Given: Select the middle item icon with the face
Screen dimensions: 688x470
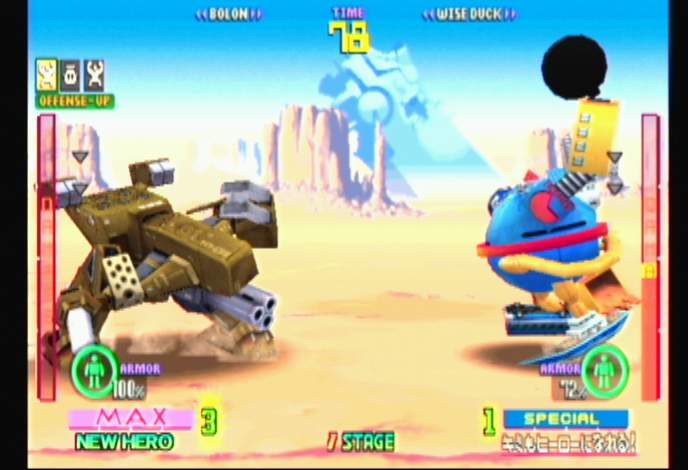Looking at the screenshot, I should 70,75.
